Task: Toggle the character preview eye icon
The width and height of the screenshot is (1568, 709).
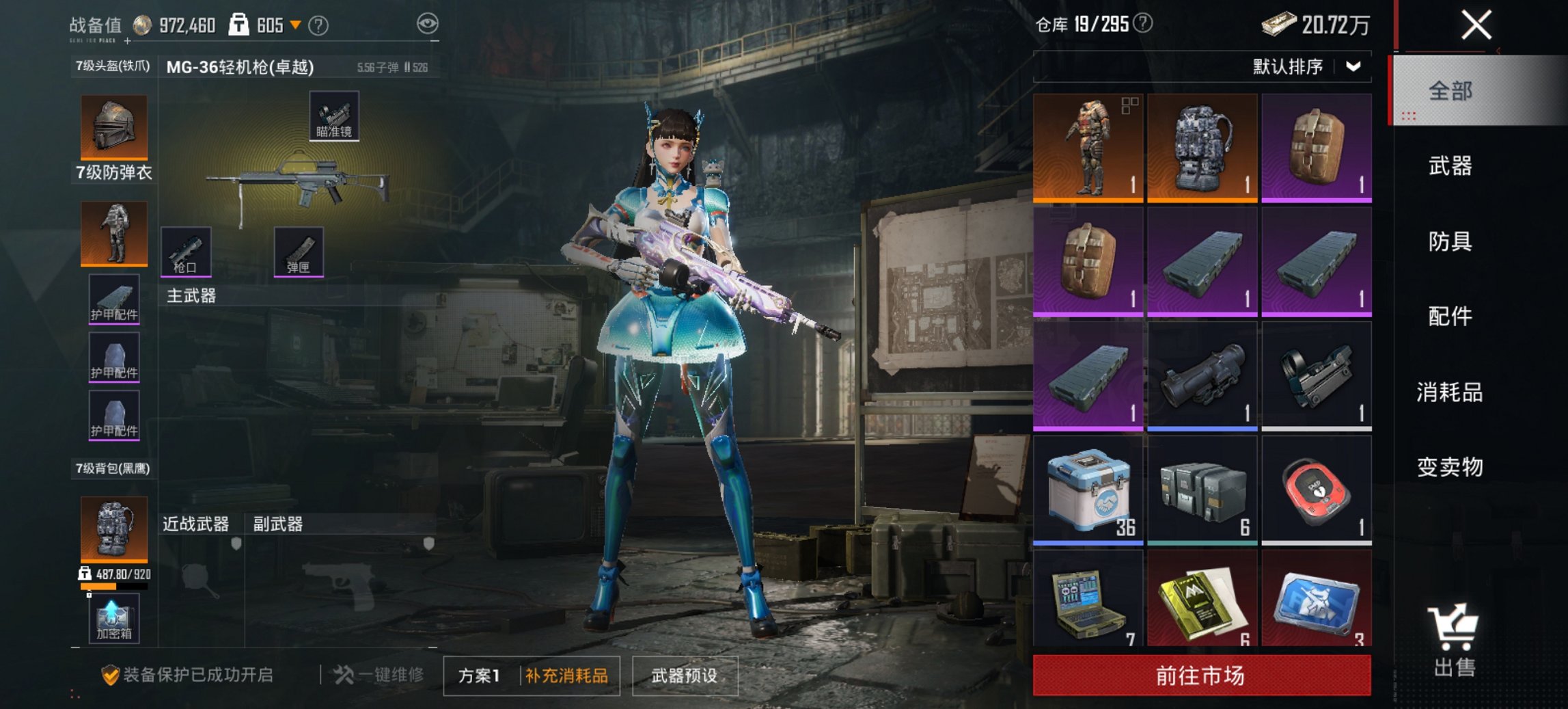Action: [x=429, y=24]
